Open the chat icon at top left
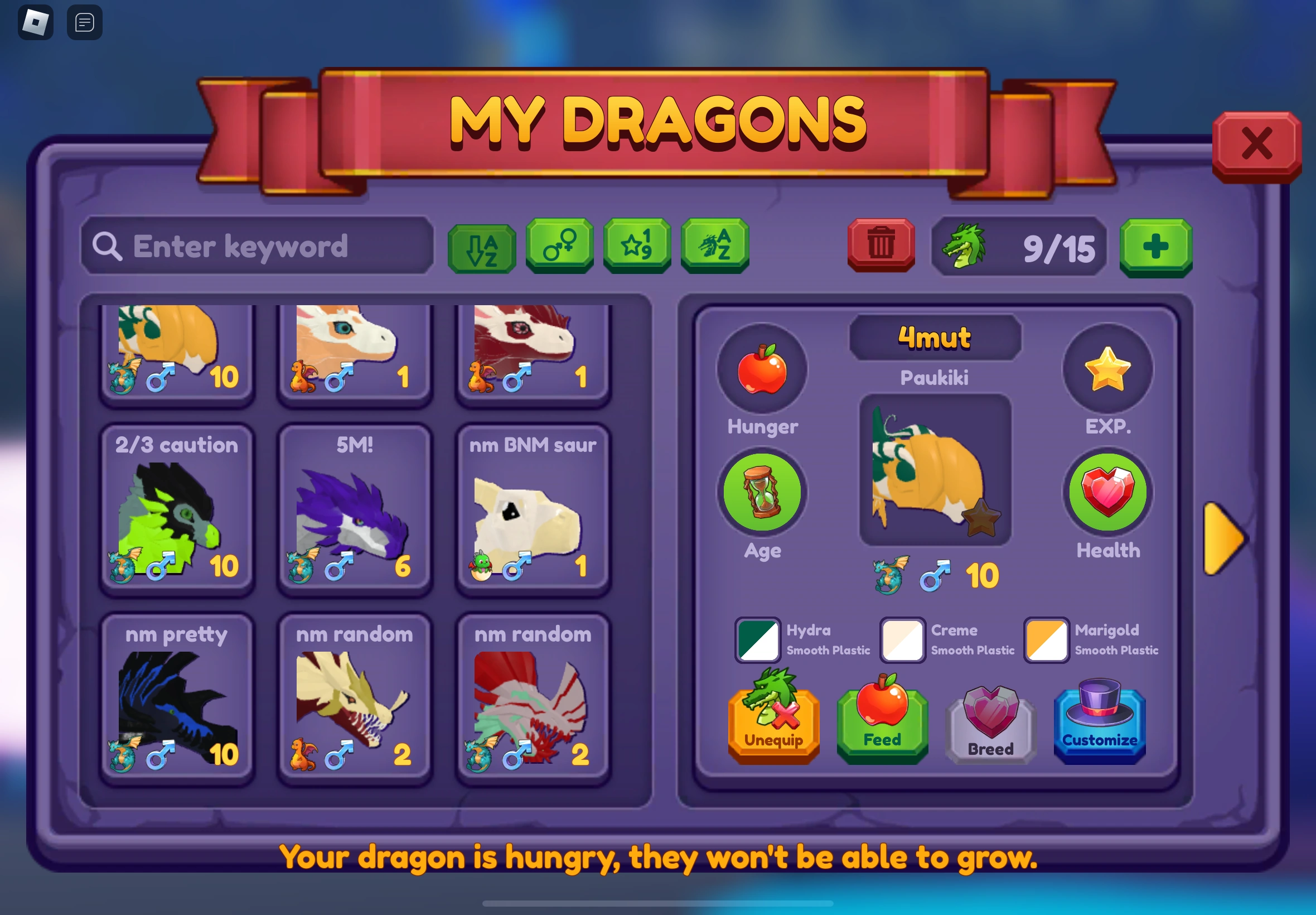1316x915 pixels. 84,22
